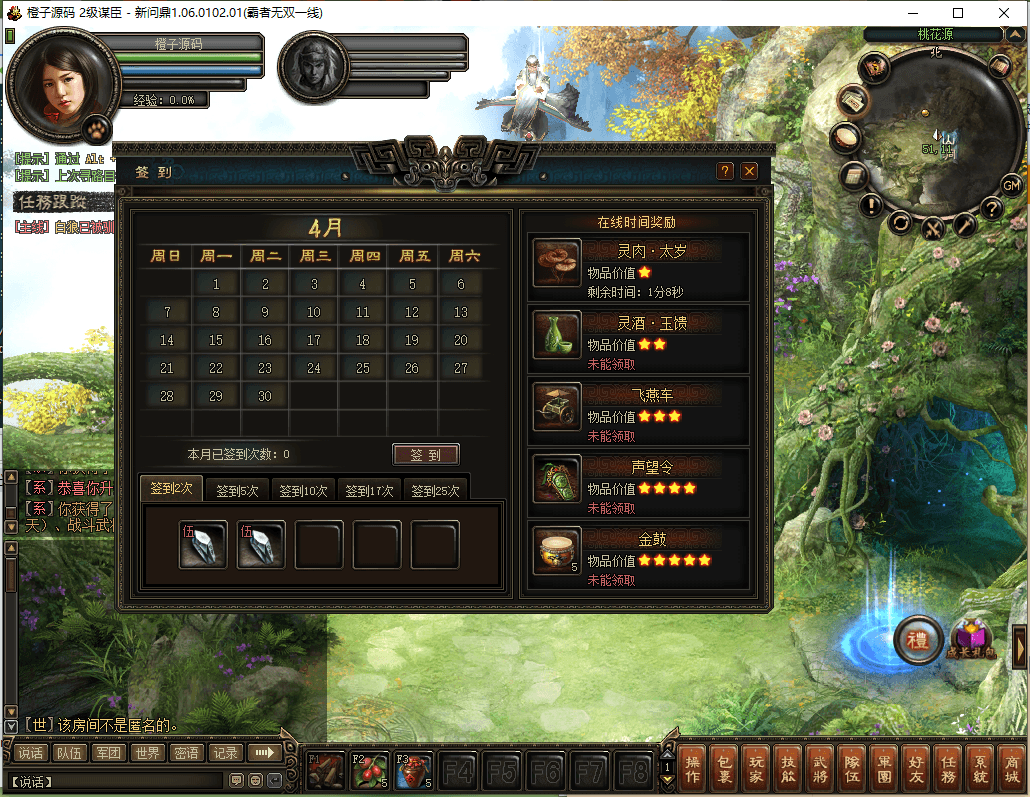Screen dimensions: 1030x797
Task: Close the sign-in window
Action: pos(749,171)
